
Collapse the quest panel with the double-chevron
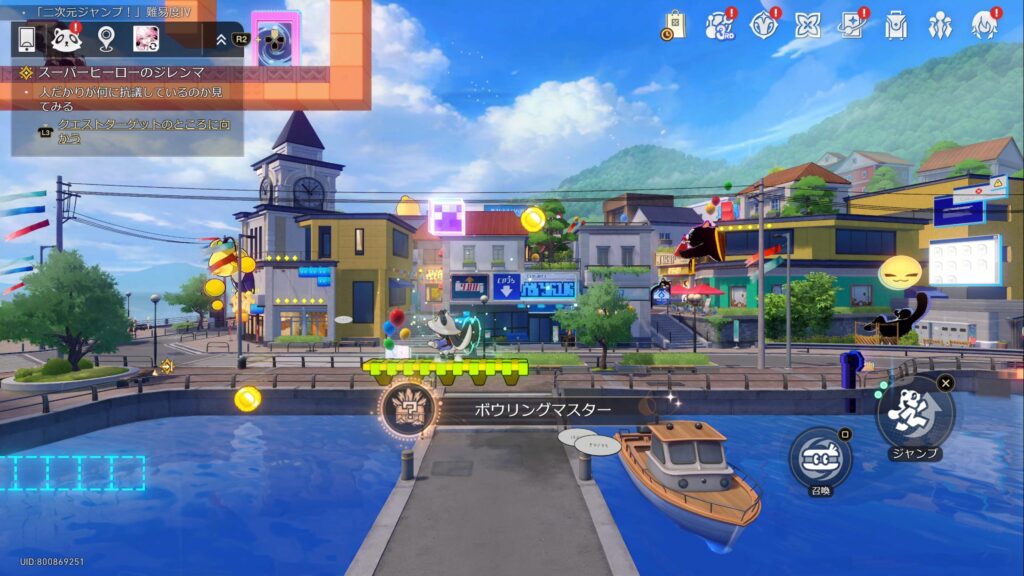pyautogui.click(x=221, y=40)
